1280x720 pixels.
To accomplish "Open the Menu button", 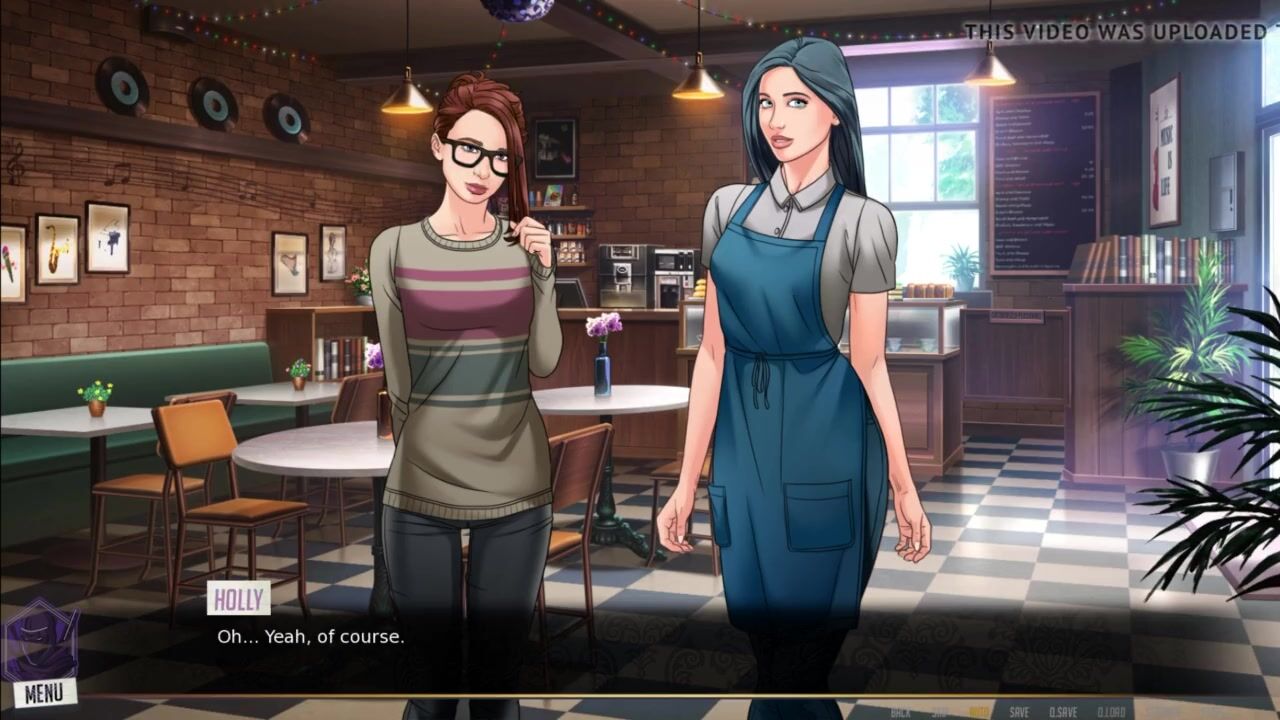I will (44, 692).
